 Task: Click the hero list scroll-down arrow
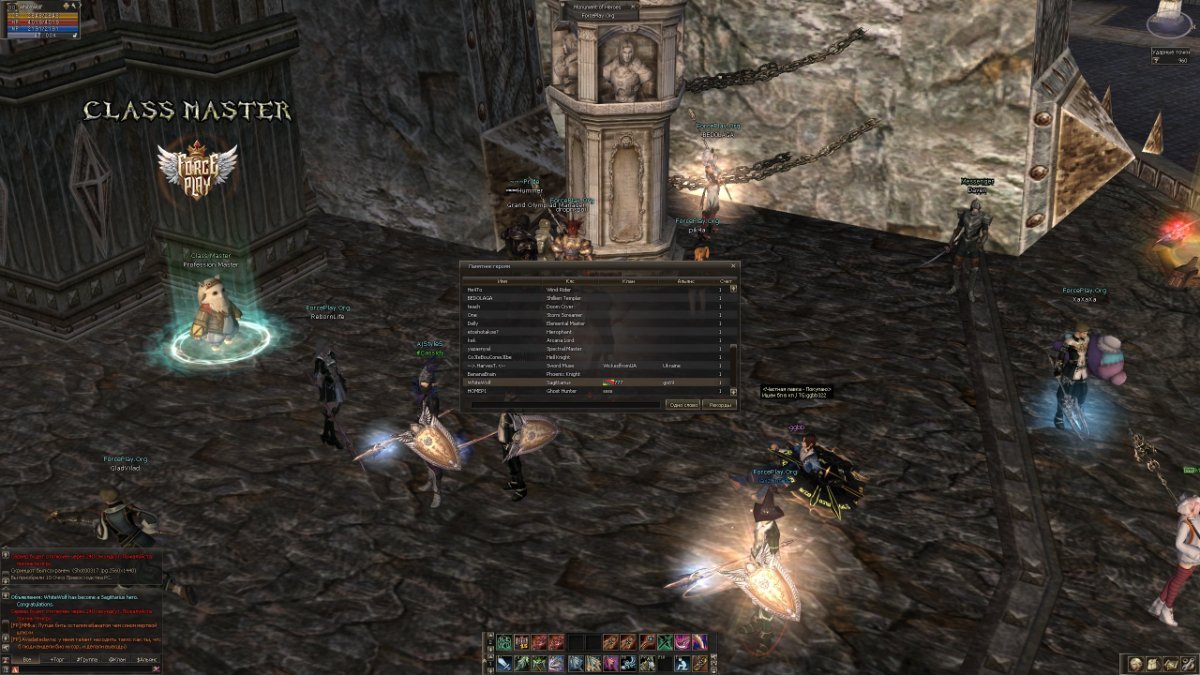[733, 390]
